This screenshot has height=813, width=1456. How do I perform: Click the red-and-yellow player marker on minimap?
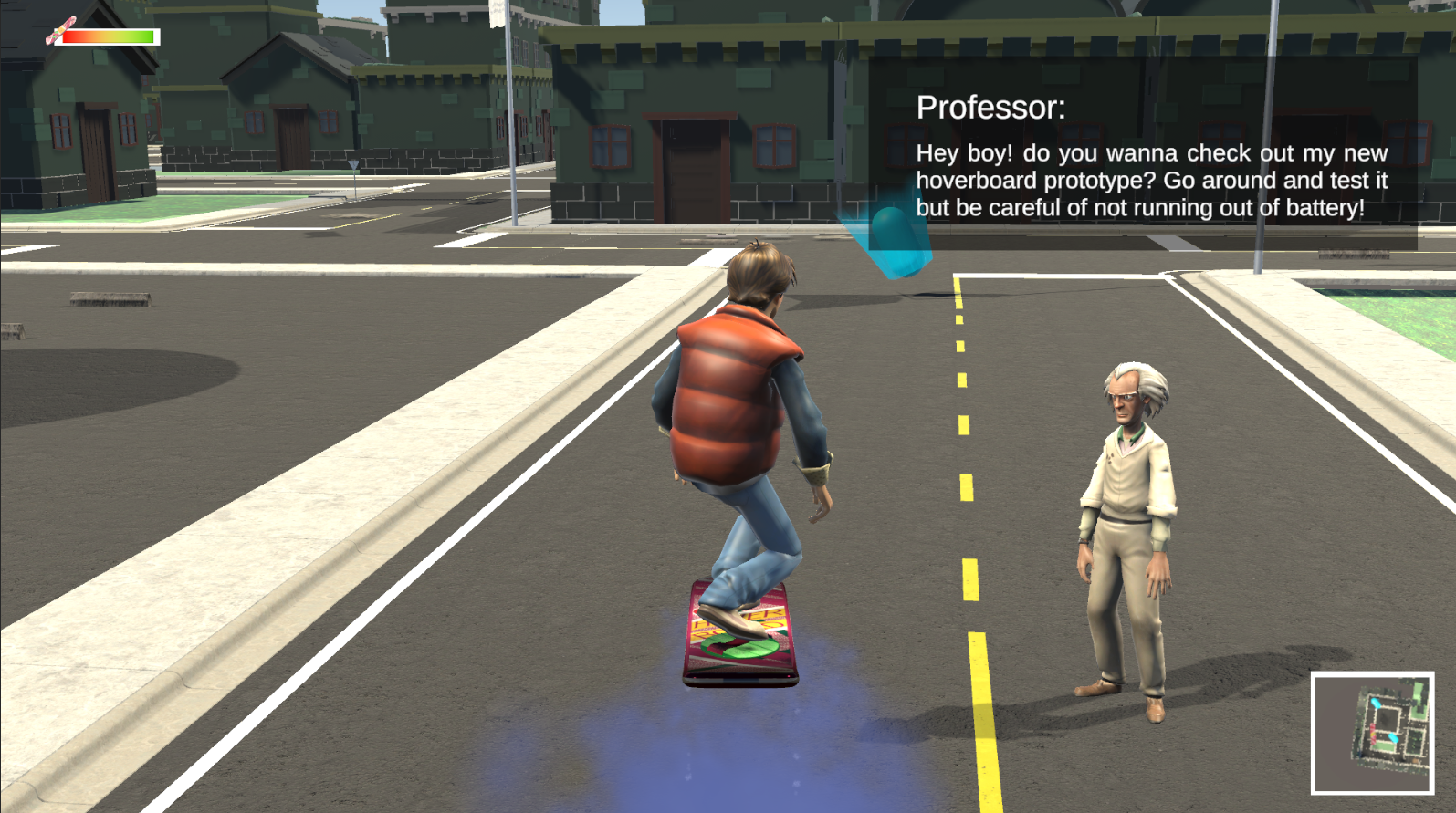[1373, 733]
